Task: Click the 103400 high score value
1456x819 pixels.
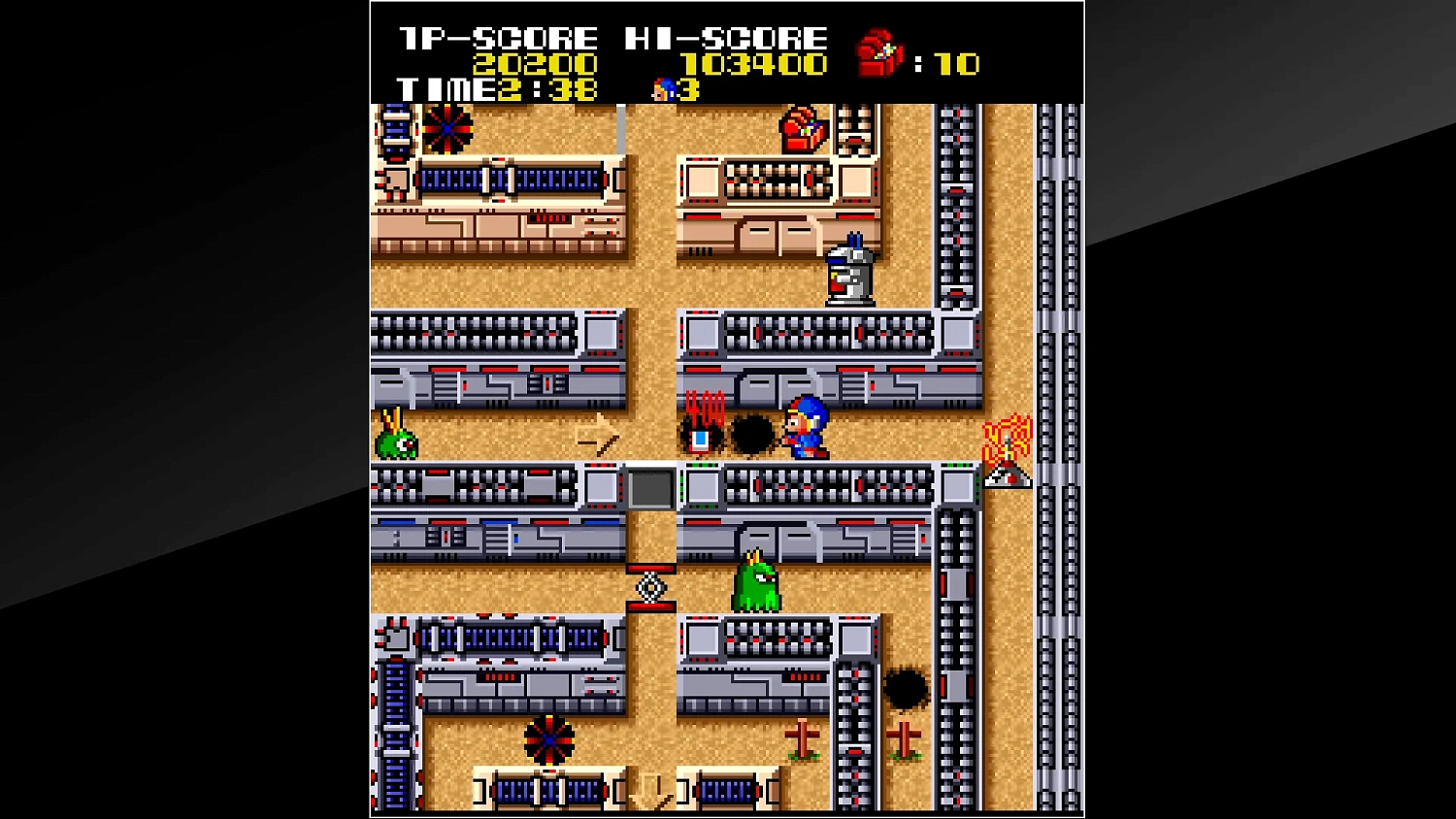Action: point(754,64)
